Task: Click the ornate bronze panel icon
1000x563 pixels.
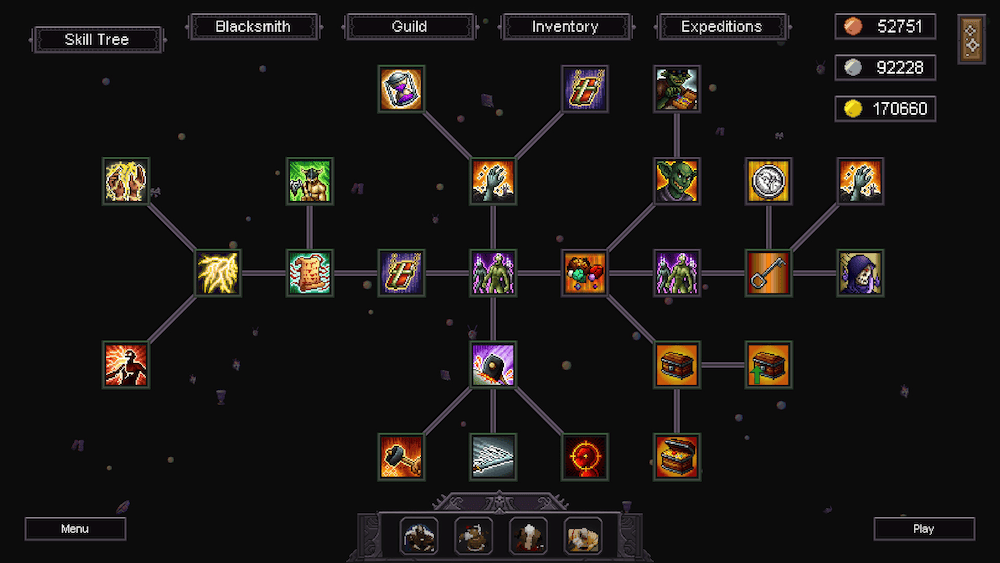Action: pos(971,39)
